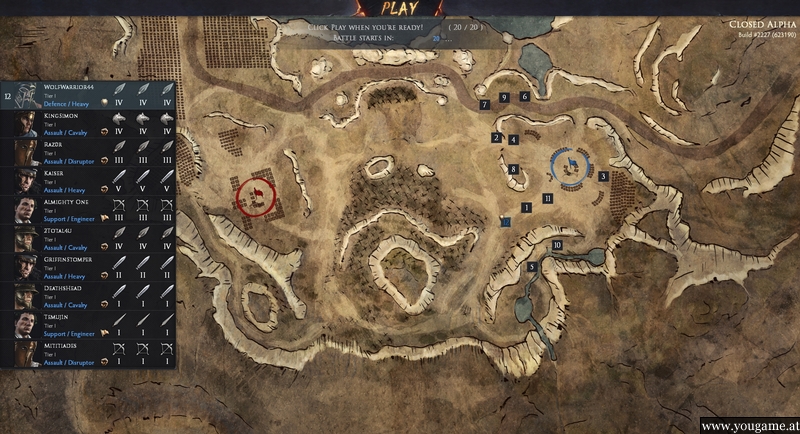Select deployment marker number 8
This screenshot has height=434, width=800.
coord(513,170)
